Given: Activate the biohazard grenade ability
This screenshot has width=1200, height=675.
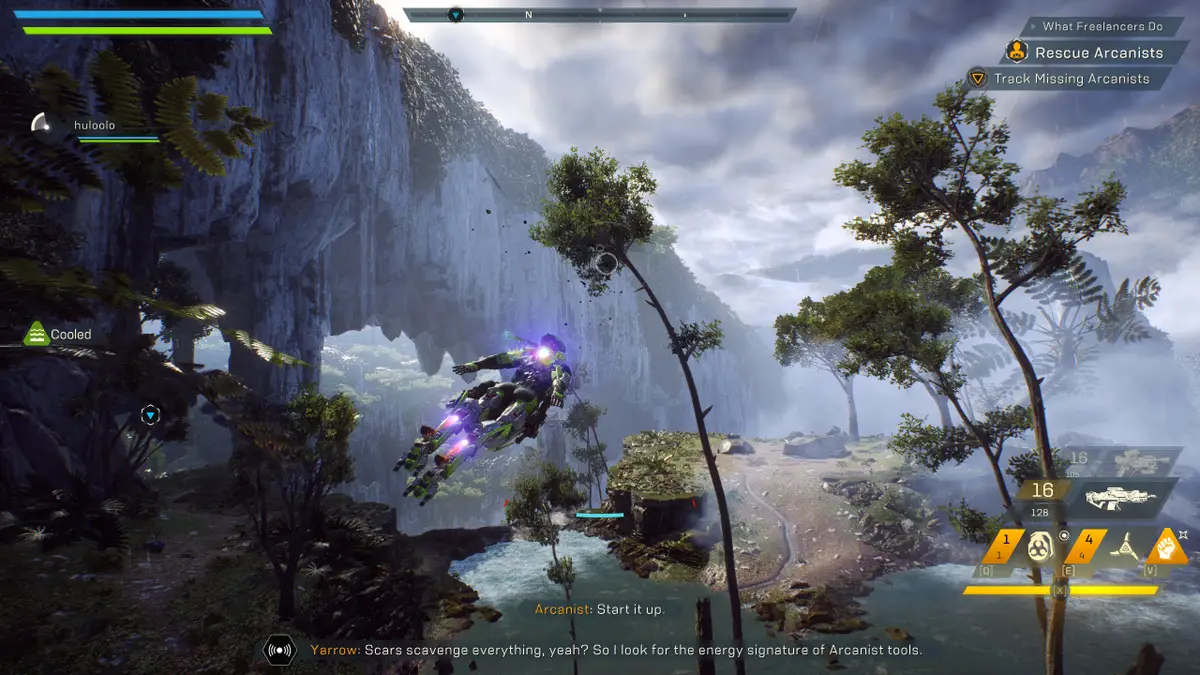Looking at the screenshot, I should pyautogui.click(x=1038, y=547).
